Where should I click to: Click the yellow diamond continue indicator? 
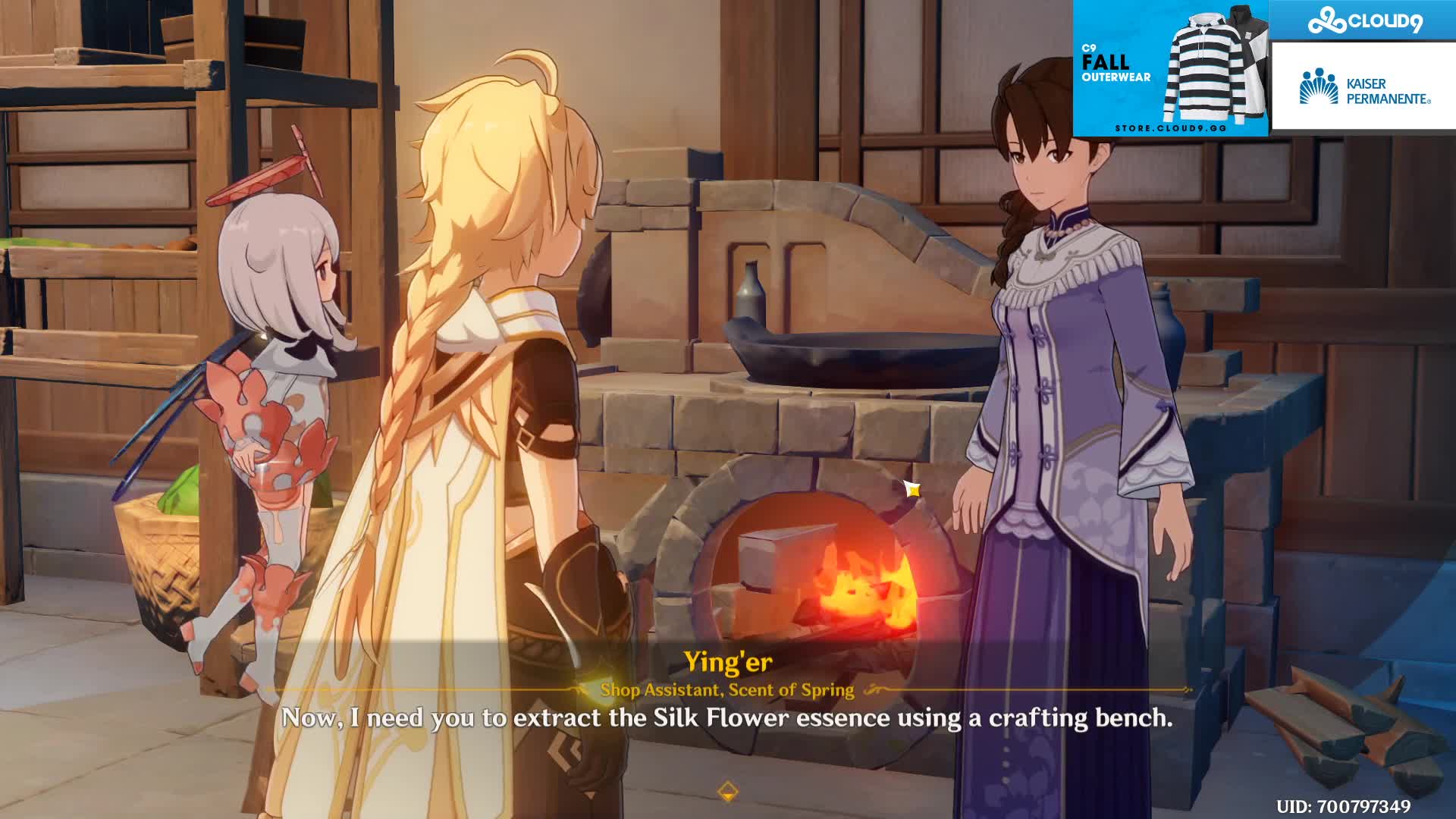(727, 792)
